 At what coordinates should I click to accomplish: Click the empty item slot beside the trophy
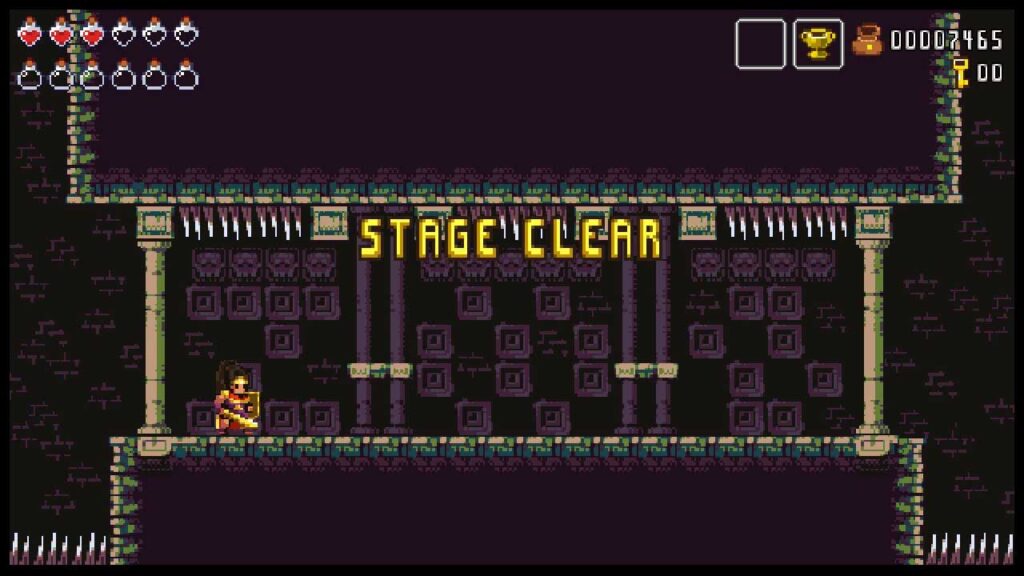760,44
